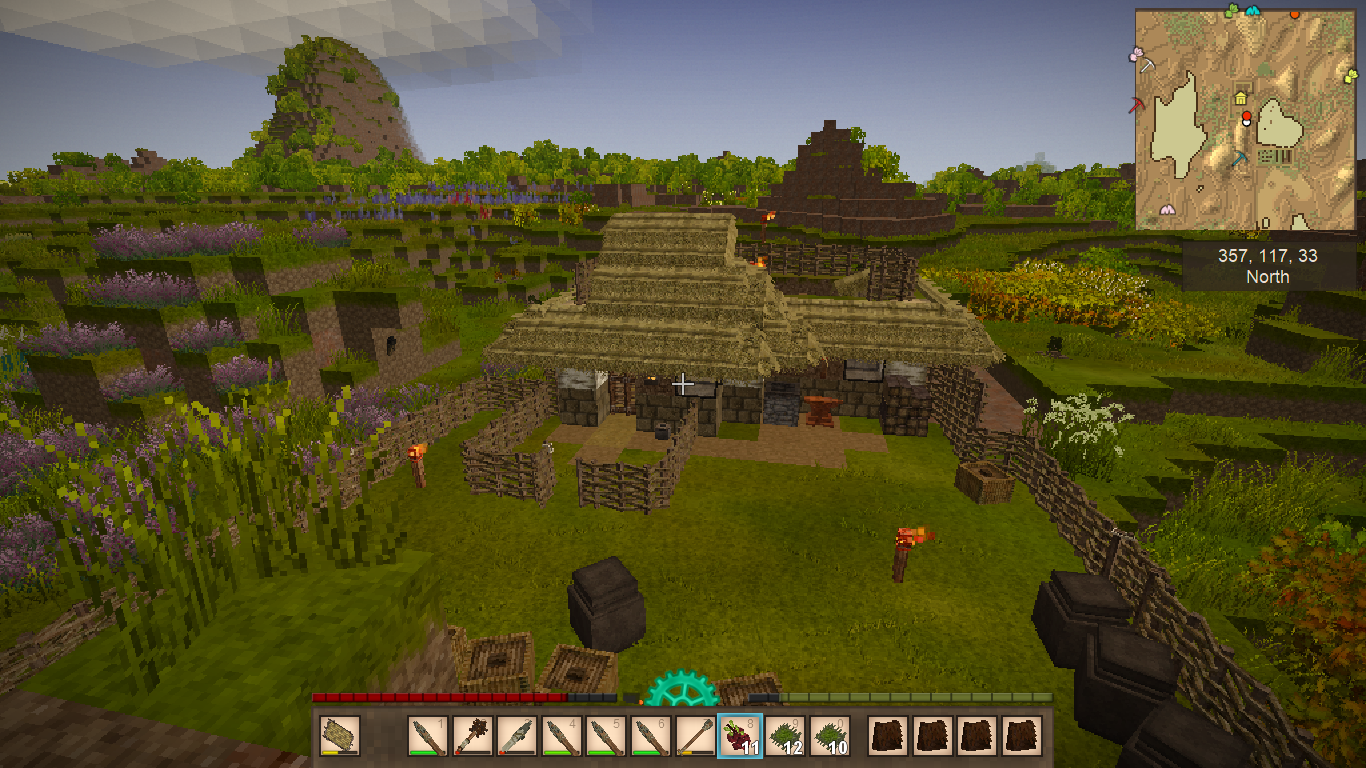Pick the spear in hotbar slot 1

coord(428,737)
